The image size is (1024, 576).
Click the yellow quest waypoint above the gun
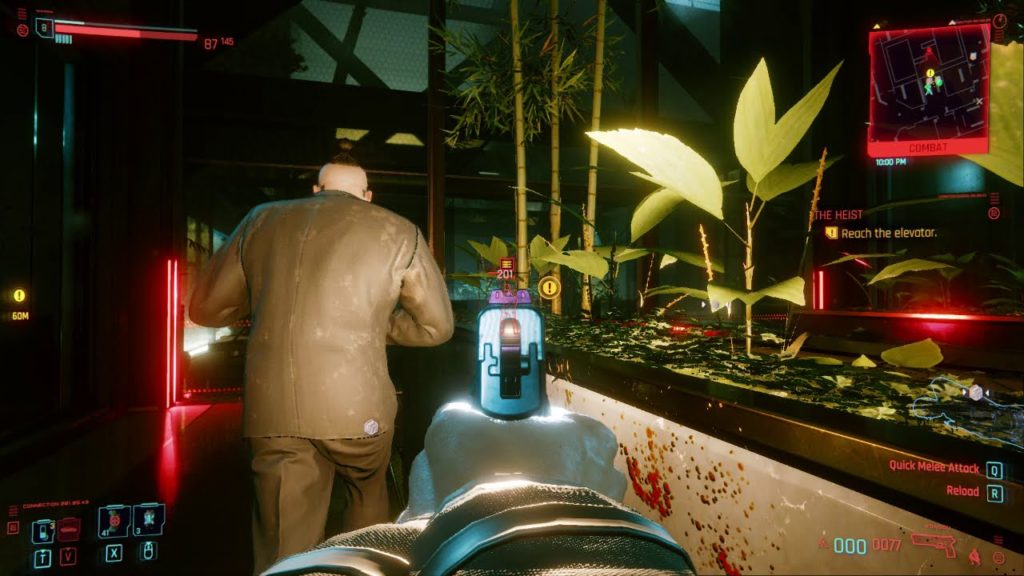click(x=548, y=288)
